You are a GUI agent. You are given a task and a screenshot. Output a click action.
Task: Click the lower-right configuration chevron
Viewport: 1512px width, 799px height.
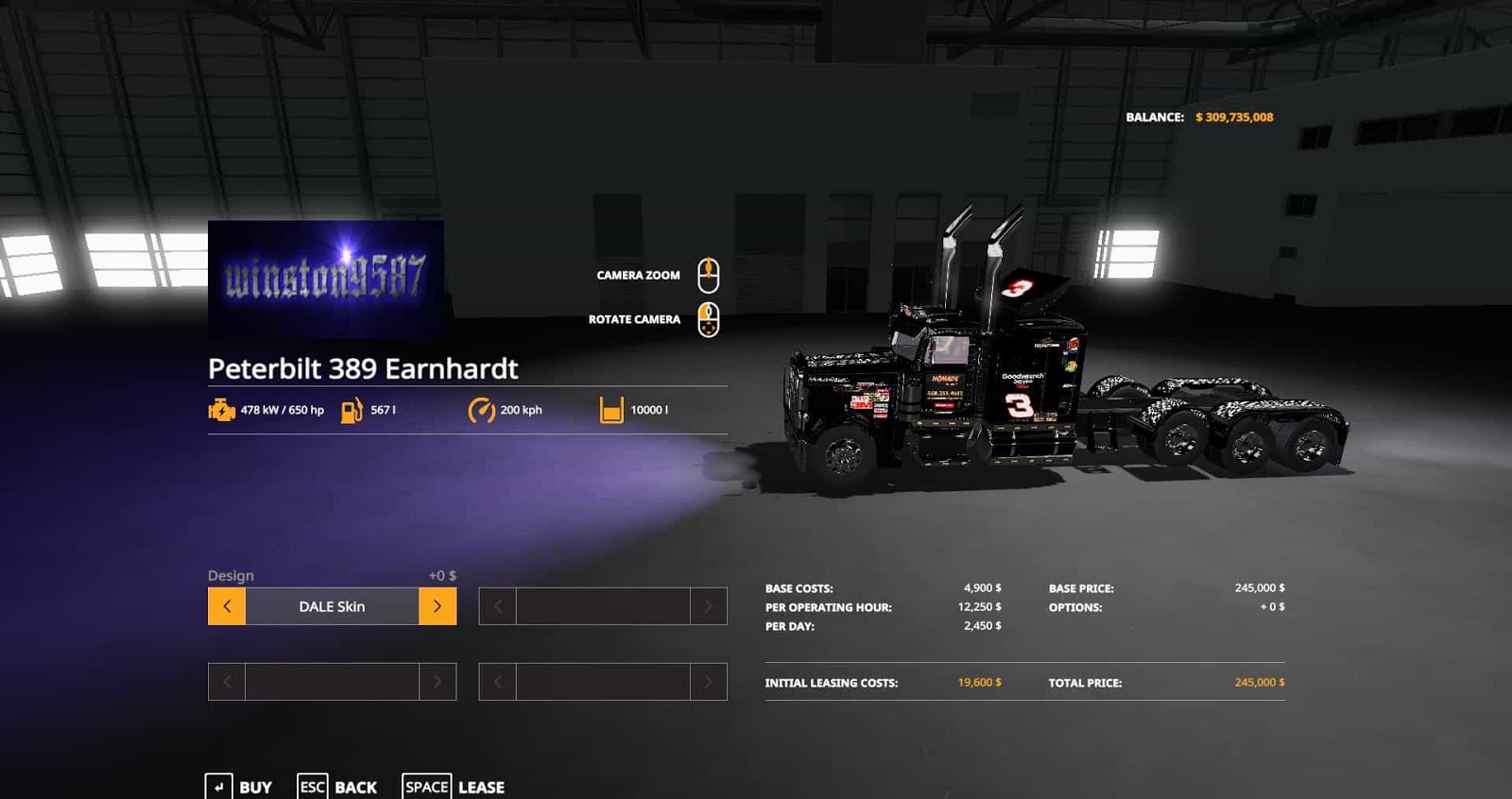pyautogui.click(x=709, y=681)
